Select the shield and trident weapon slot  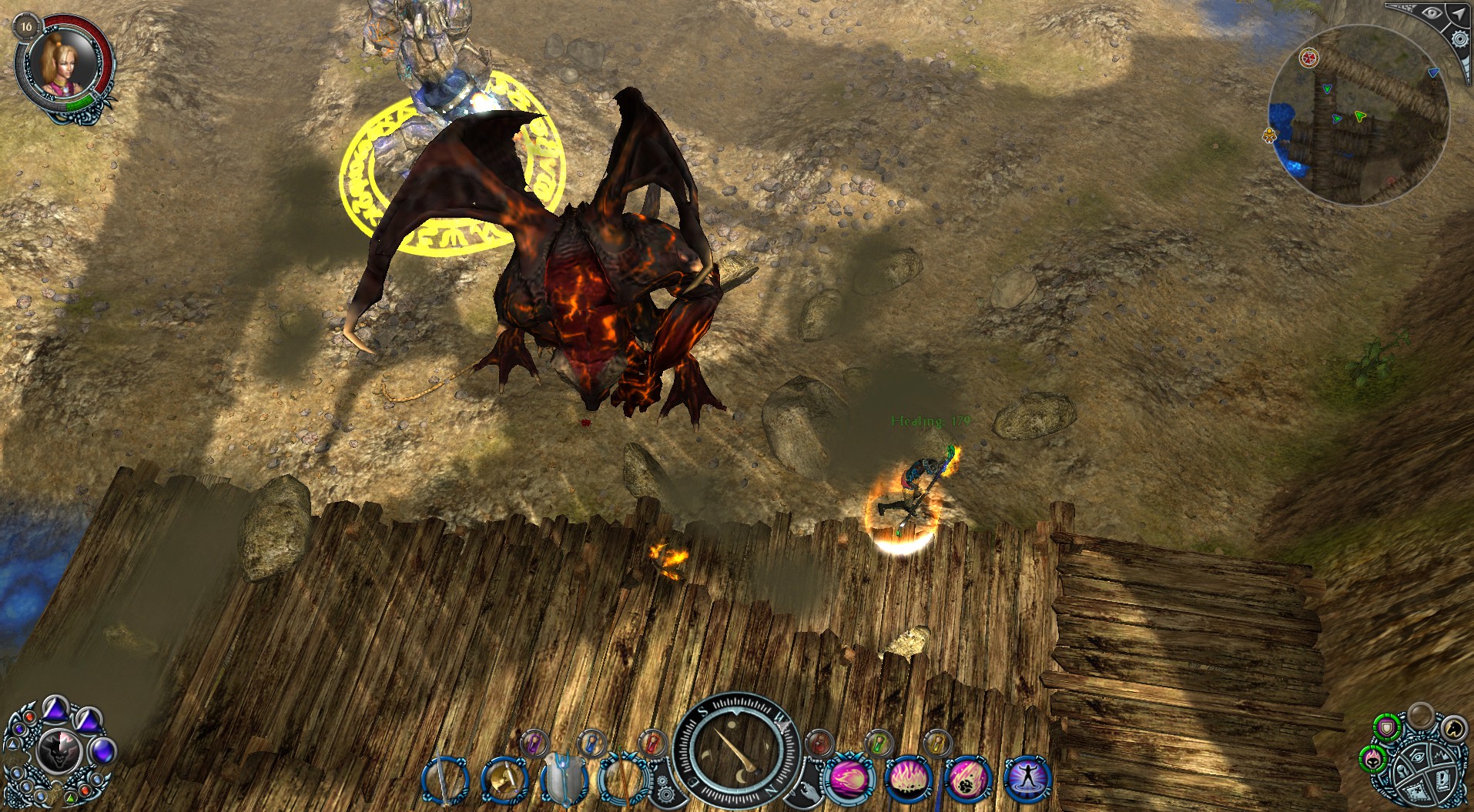tap(563, 780)
